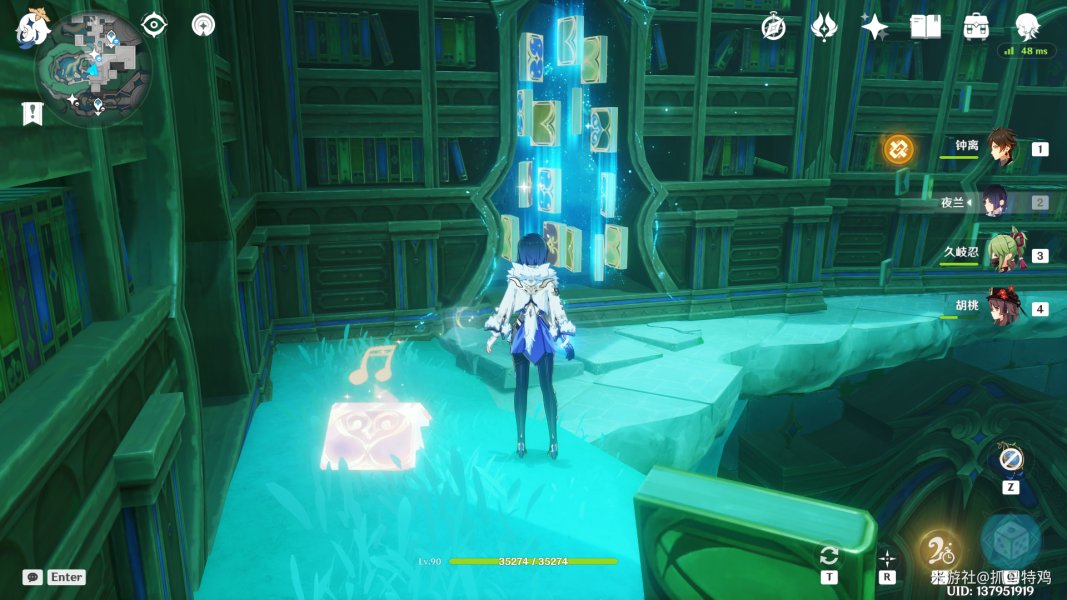
Task: Open the Paimon menu
Action: (x=32, y=28)
